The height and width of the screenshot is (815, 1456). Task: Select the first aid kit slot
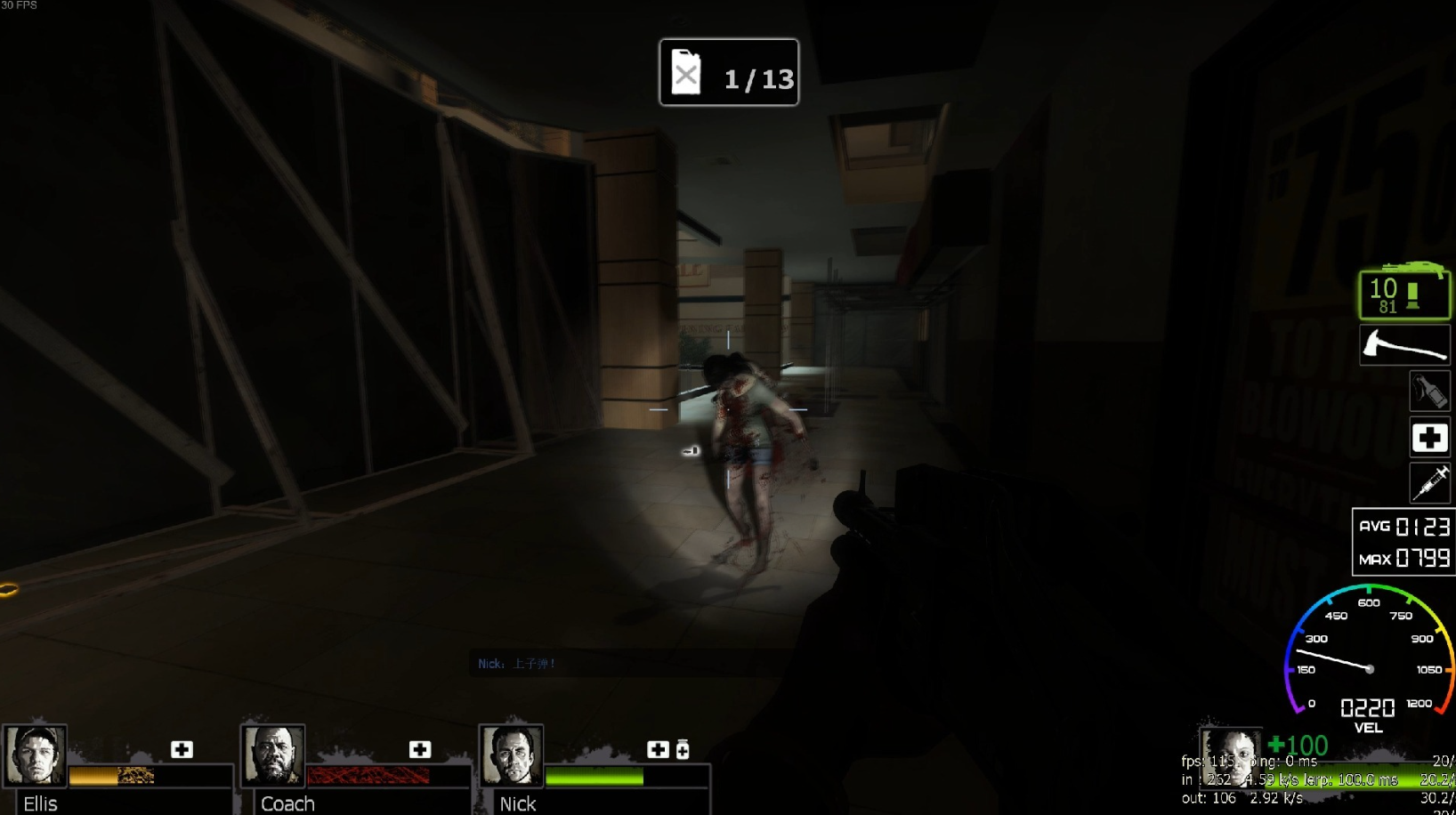[1429, 438]
